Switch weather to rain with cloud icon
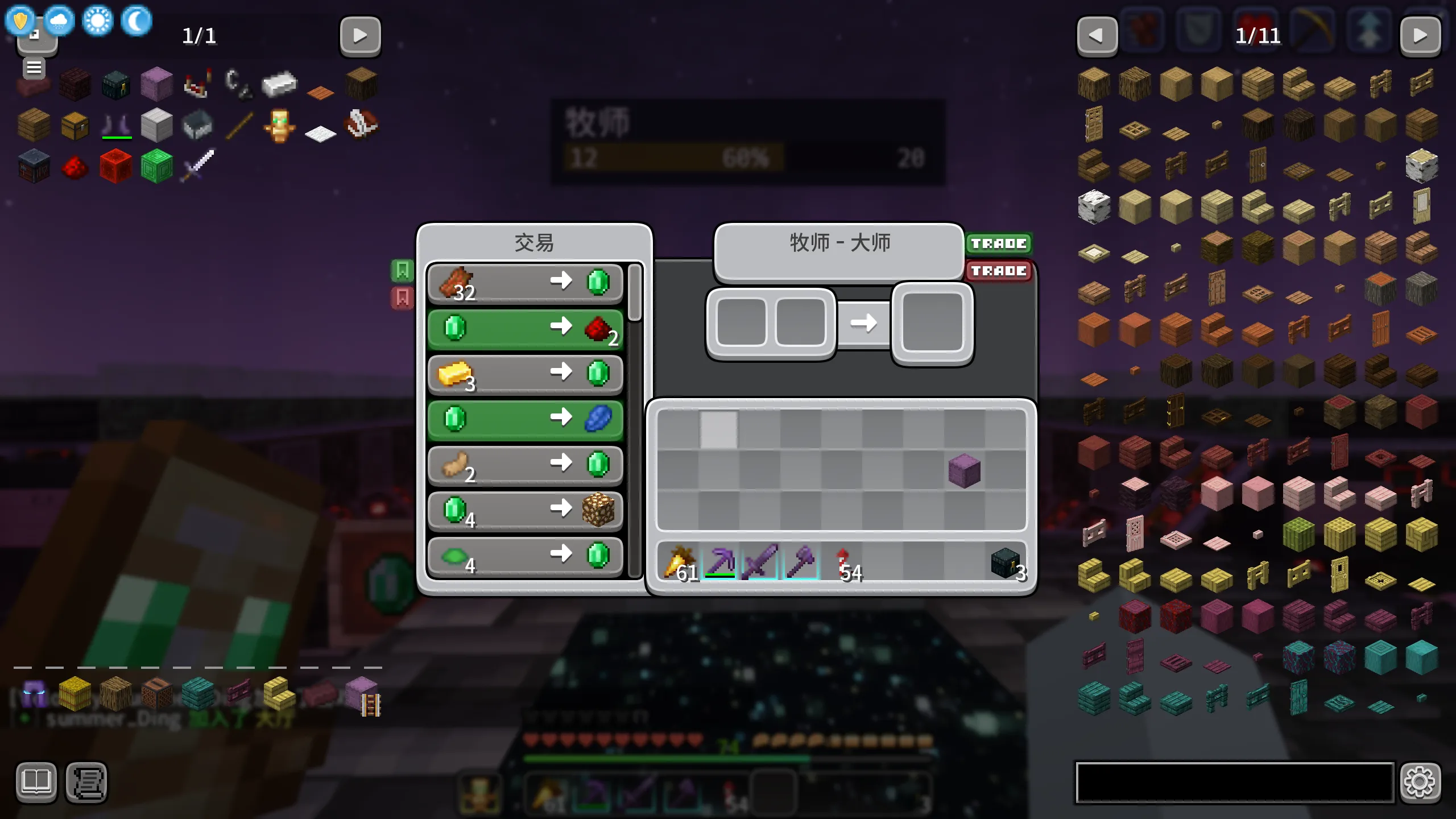 [x=59, y=21]
